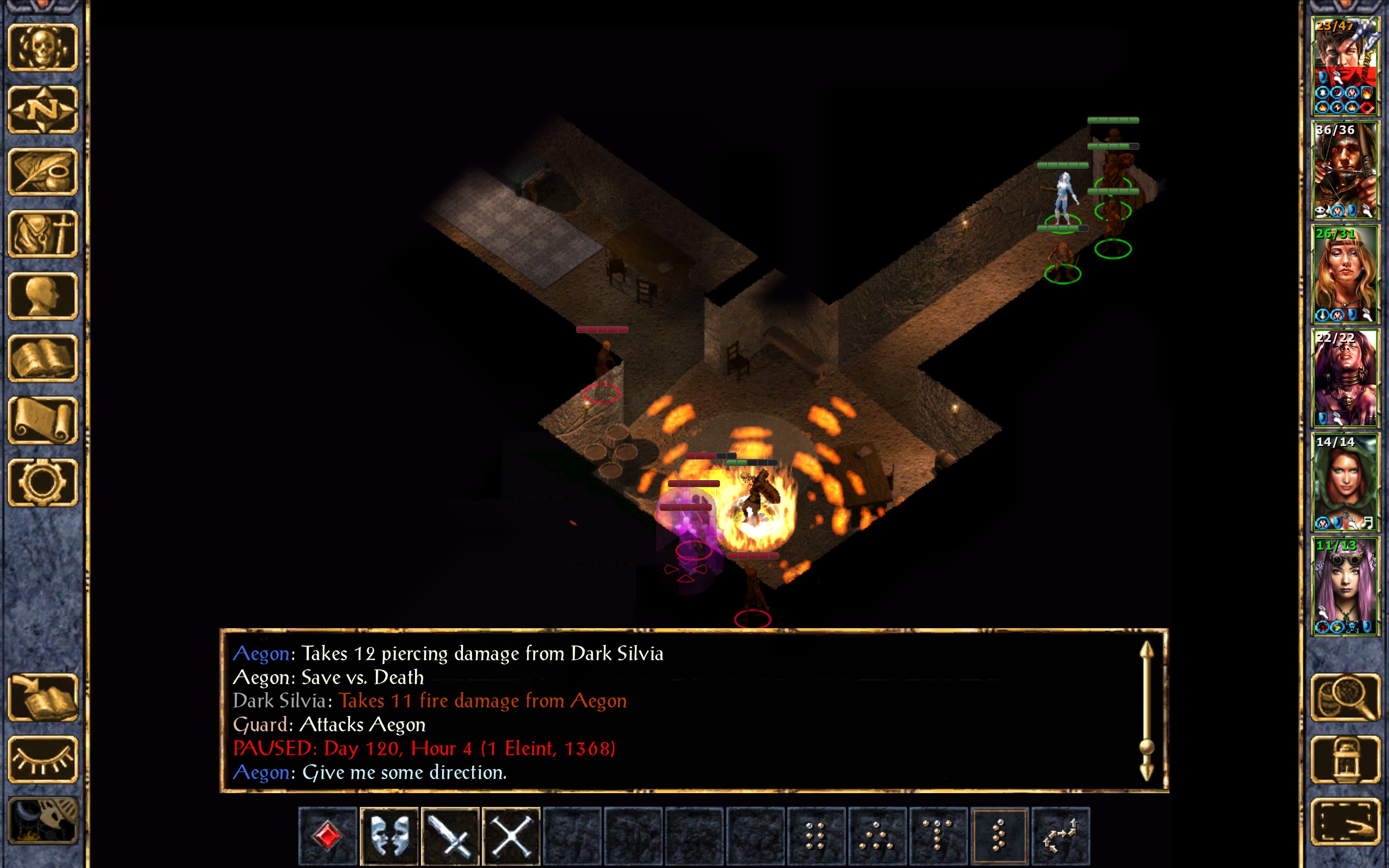Open the options menu with the gear icon
Image resolution: width=1389 pixels, height=868 pixels.
coord(43,482)
